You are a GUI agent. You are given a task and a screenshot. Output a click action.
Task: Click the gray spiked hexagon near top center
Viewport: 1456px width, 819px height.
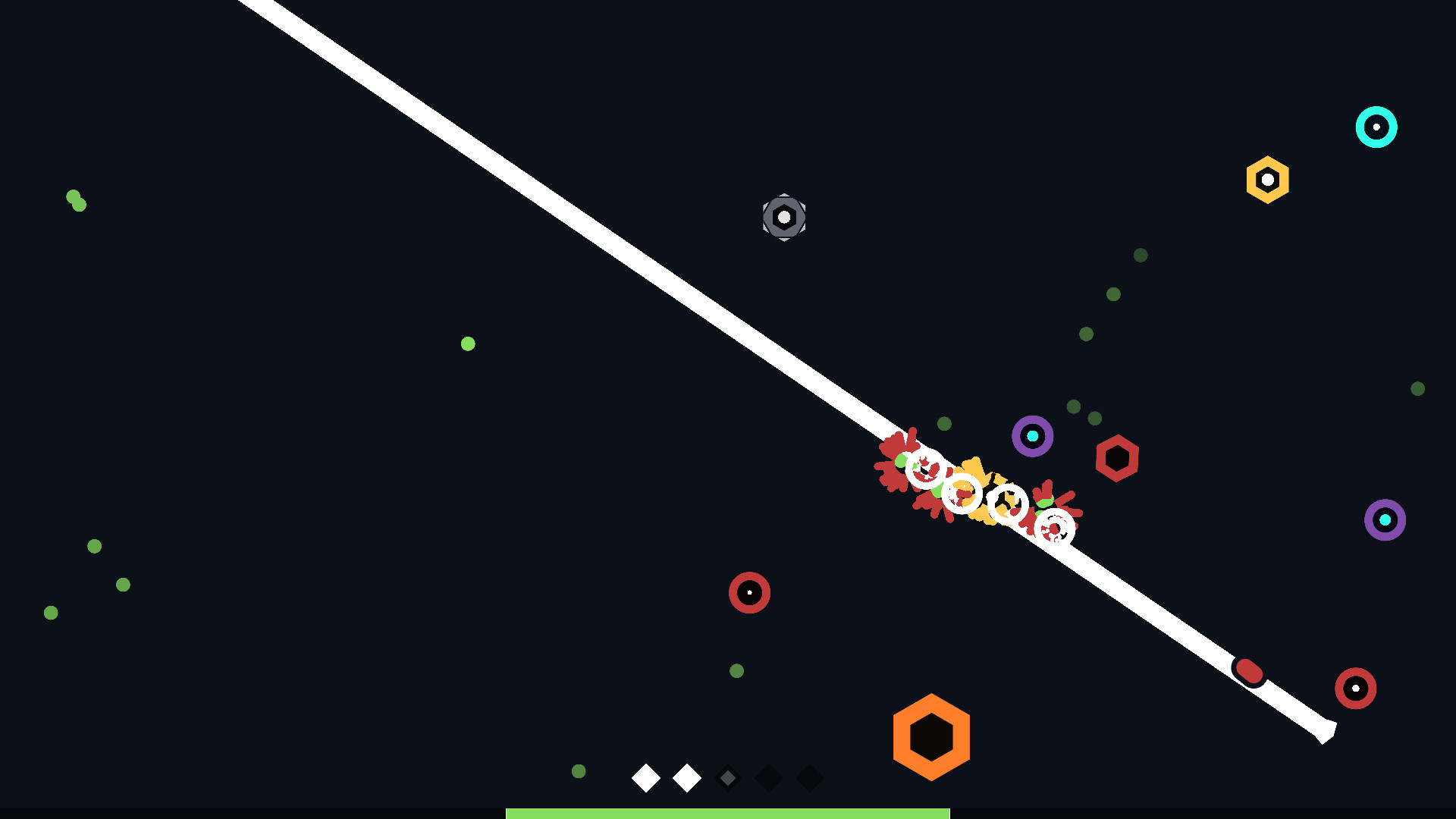pyautogui.click(x=783, y=218)
